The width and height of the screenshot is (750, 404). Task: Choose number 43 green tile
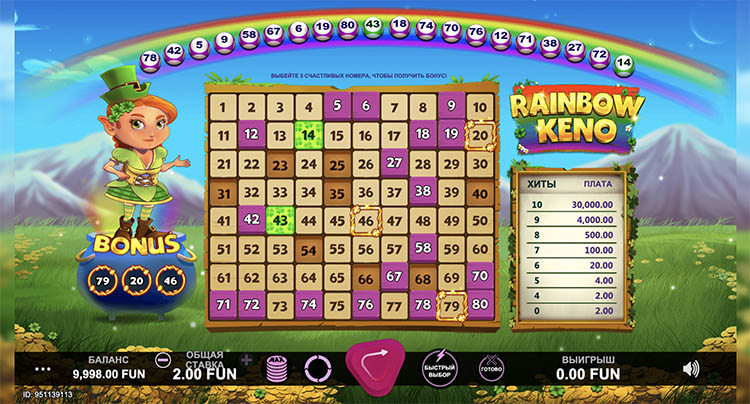click(280, 220)
